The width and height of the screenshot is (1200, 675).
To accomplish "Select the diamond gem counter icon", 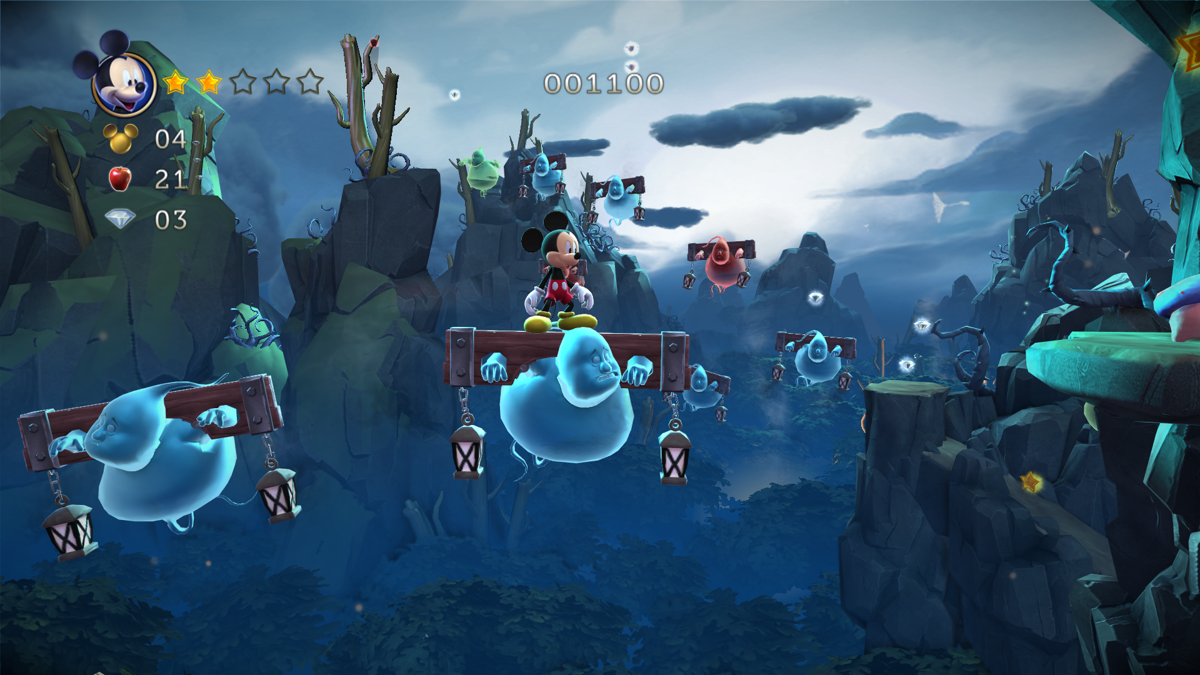I will coord(120,219).
